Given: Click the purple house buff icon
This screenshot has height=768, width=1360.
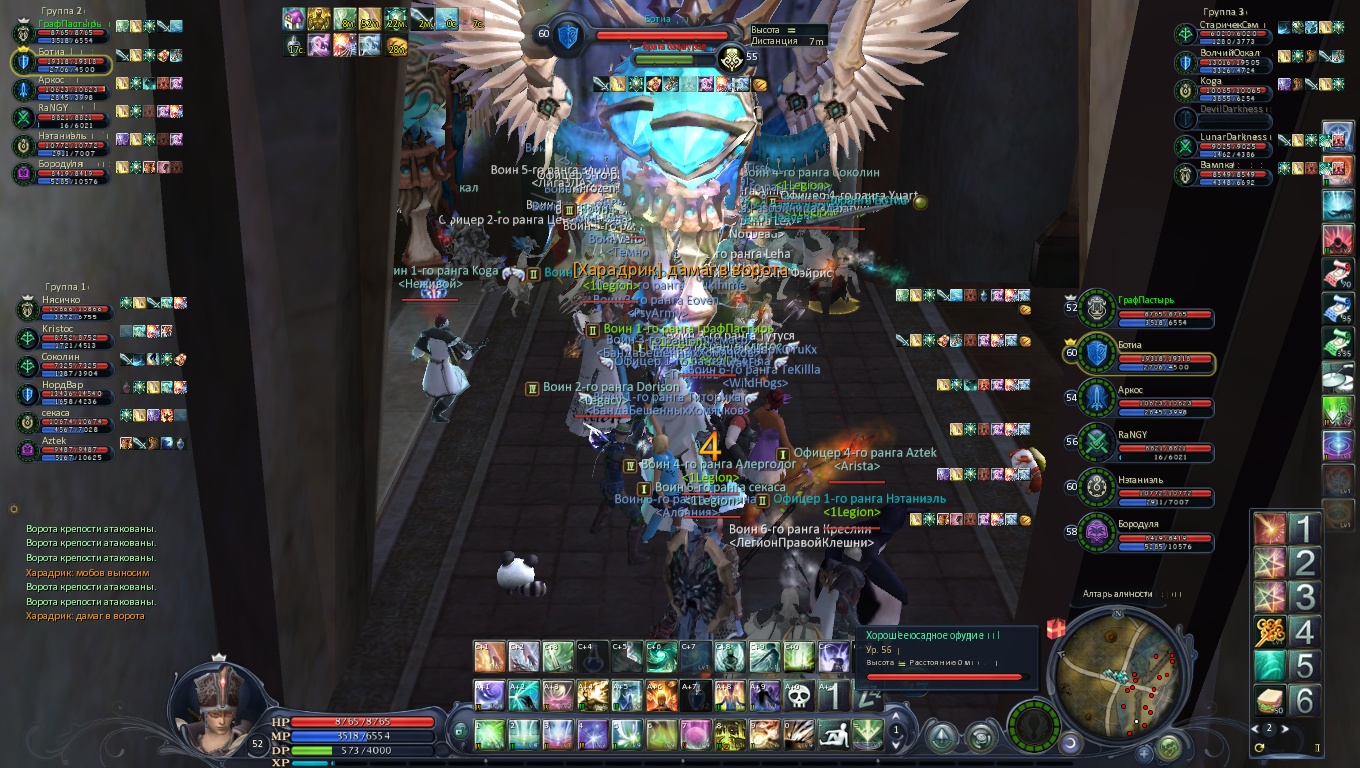Looking at the screenshot, I should 293,19.
